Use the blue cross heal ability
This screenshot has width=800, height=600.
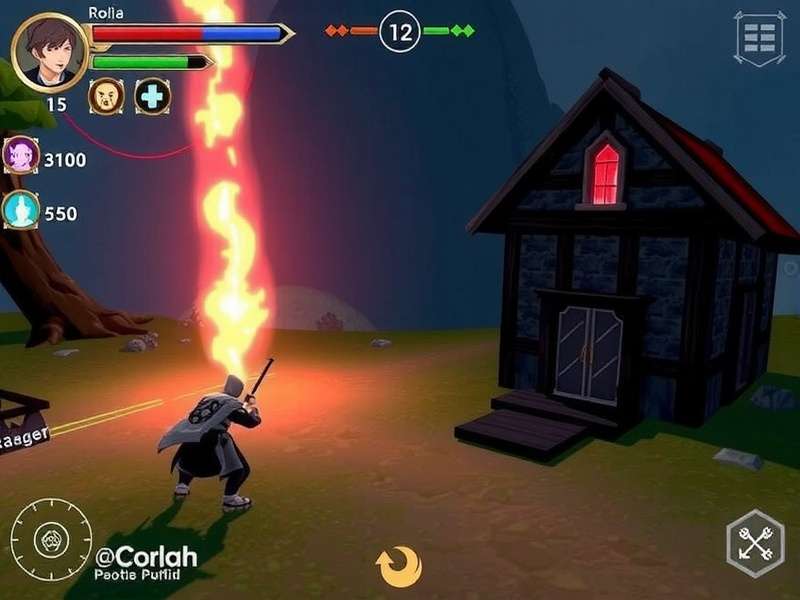coord(153,96)
